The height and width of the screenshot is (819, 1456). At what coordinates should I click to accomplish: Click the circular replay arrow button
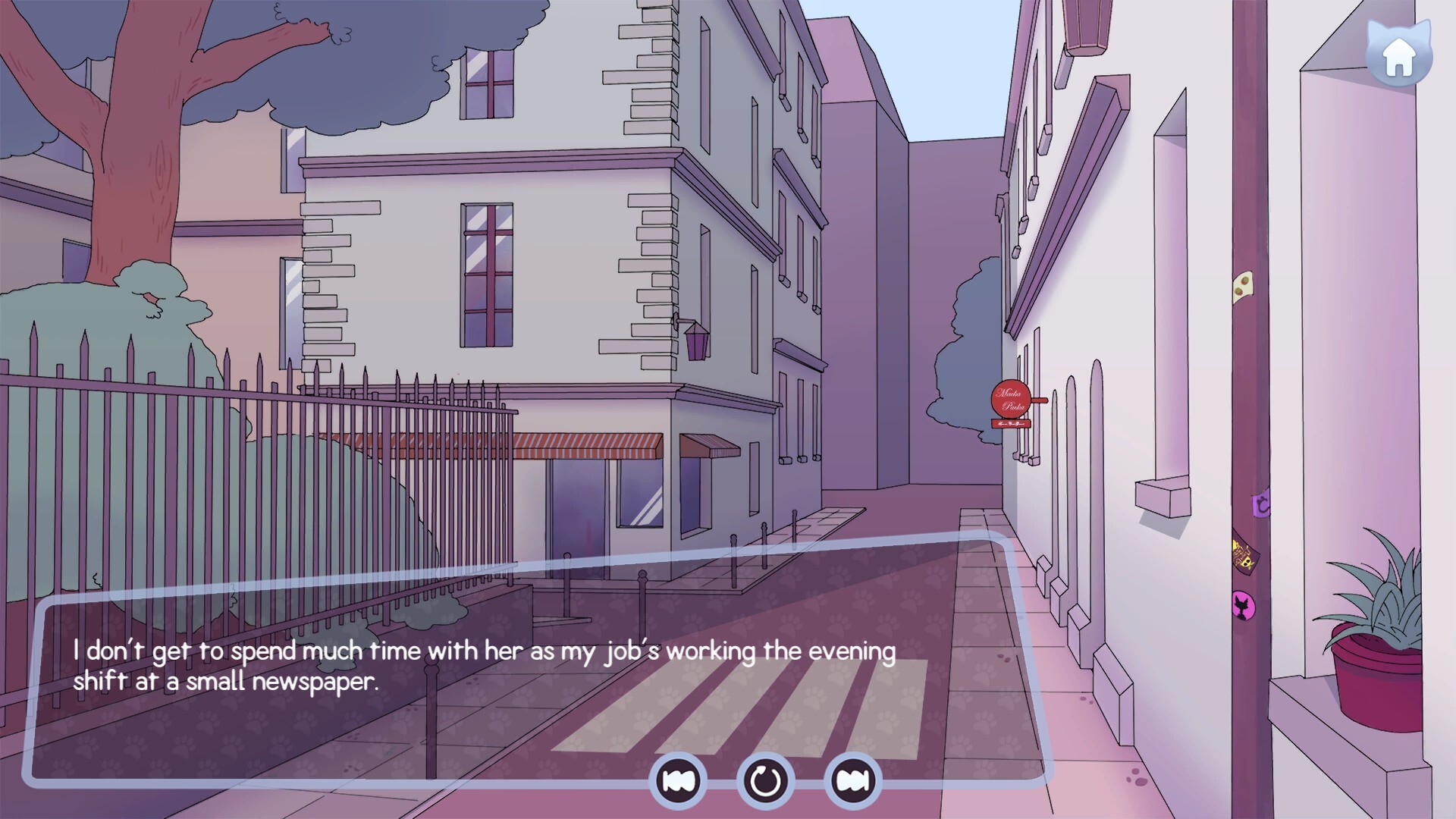pos(765,780)
